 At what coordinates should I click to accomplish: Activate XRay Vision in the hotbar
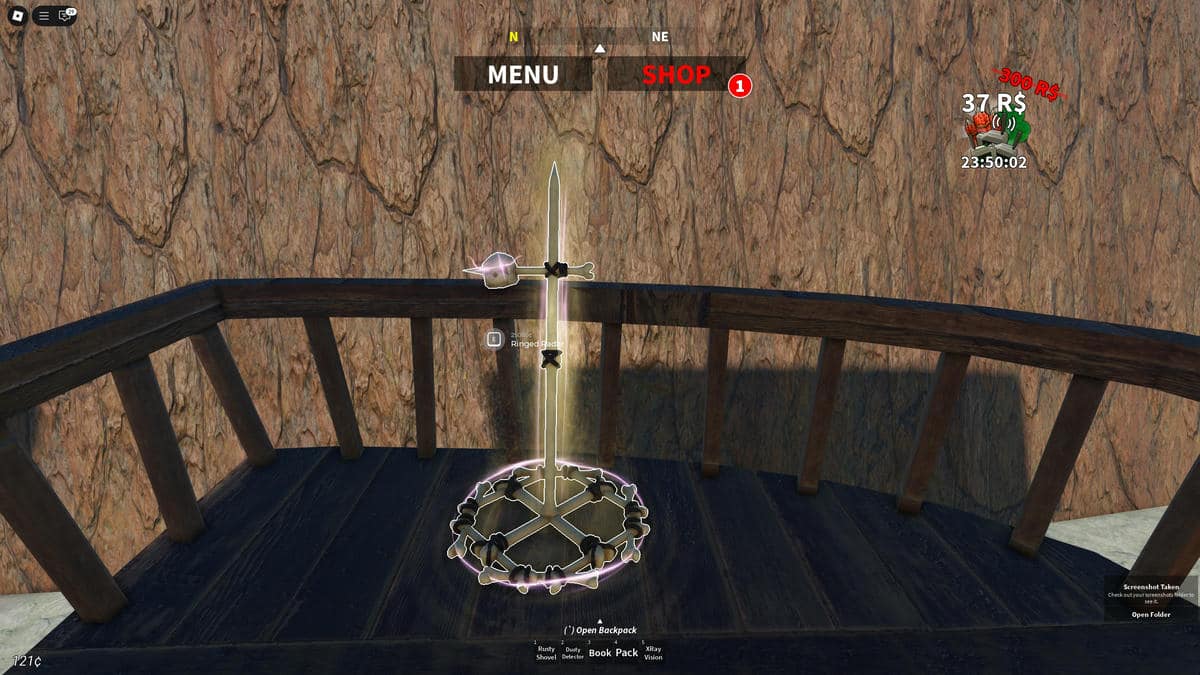tap(653, 652)
